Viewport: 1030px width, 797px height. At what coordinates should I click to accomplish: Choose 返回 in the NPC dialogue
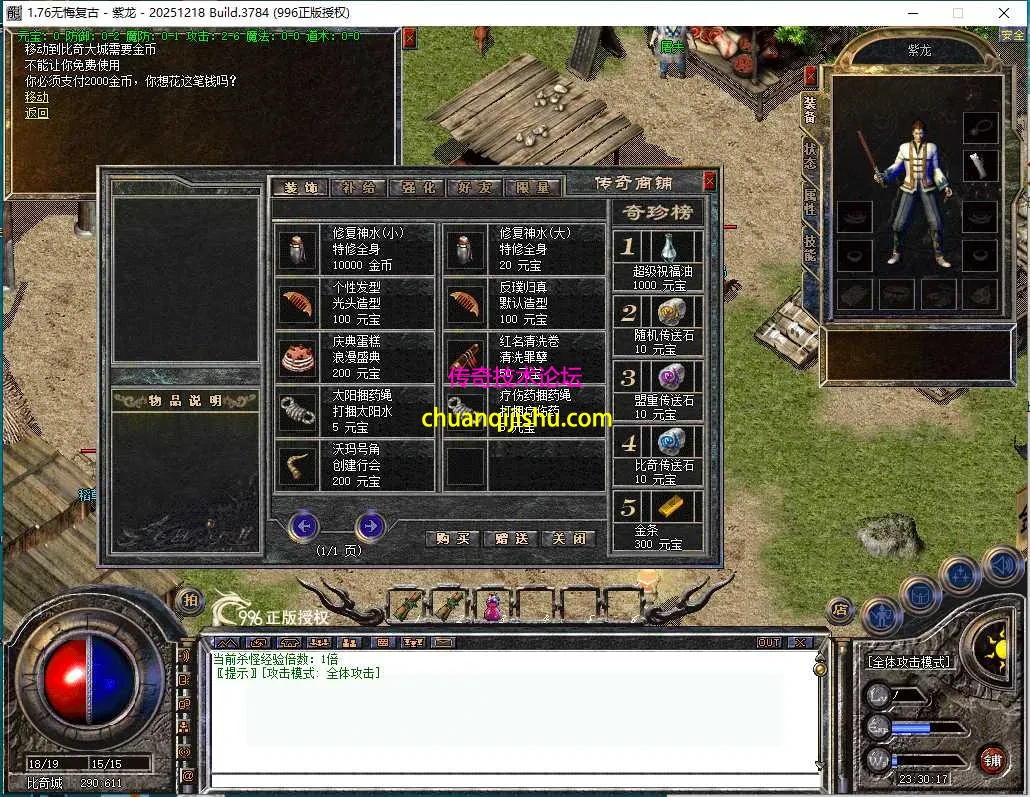click(37, 113)
